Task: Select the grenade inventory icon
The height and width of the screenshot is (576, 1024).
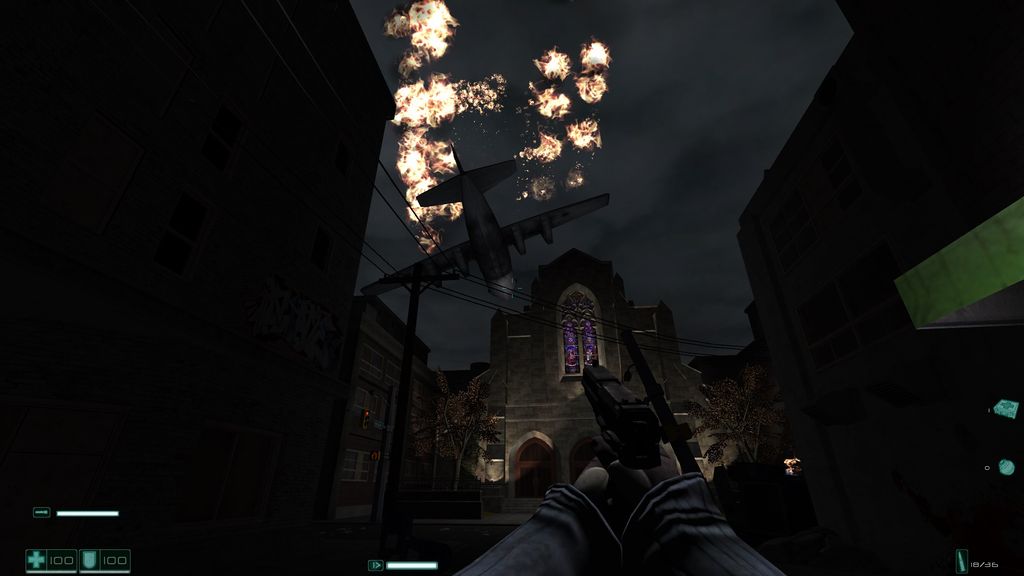Action: tap(1005, 467)
